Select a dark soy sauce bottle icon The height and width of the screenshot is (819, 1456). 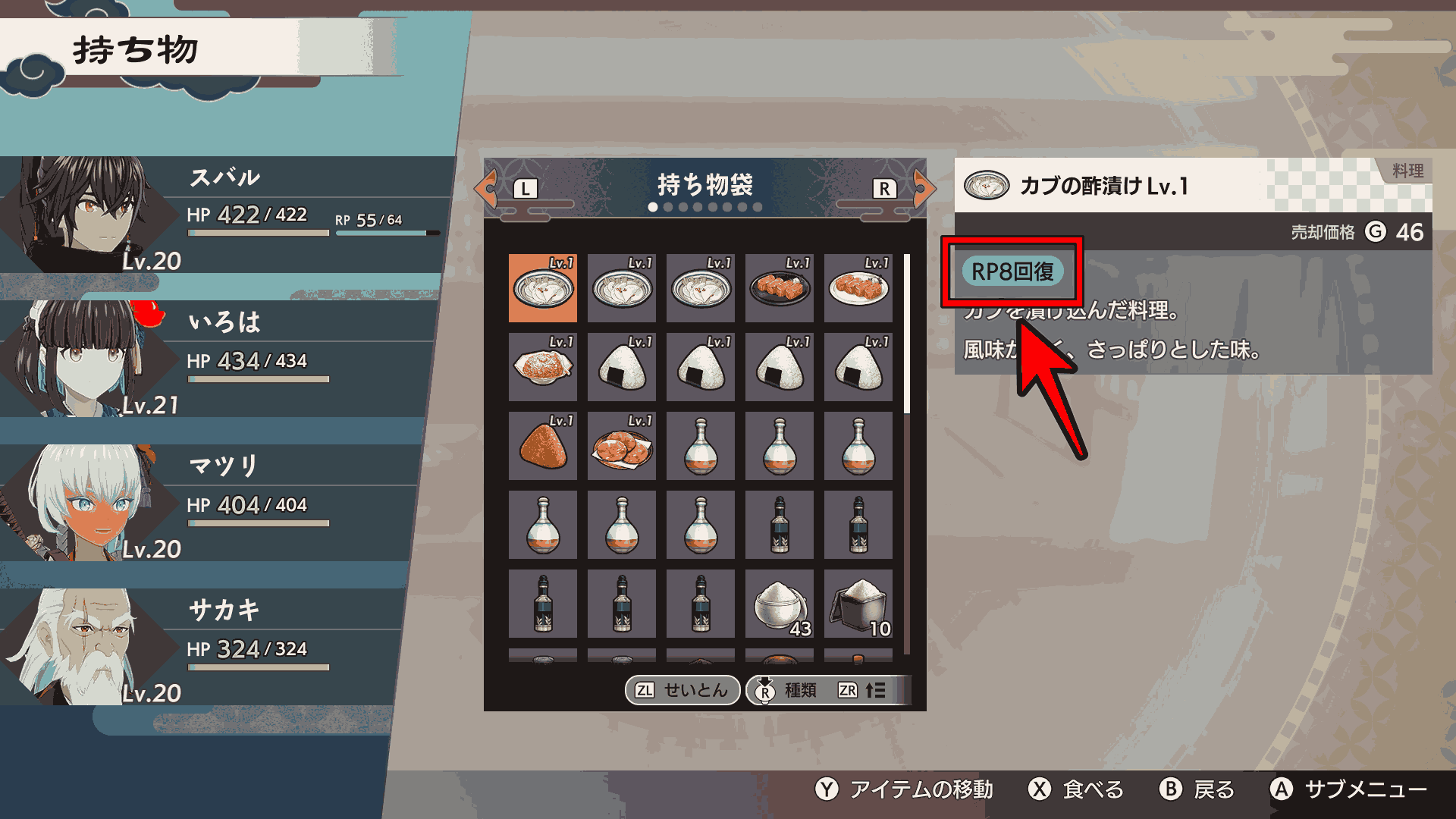[779, 525]
